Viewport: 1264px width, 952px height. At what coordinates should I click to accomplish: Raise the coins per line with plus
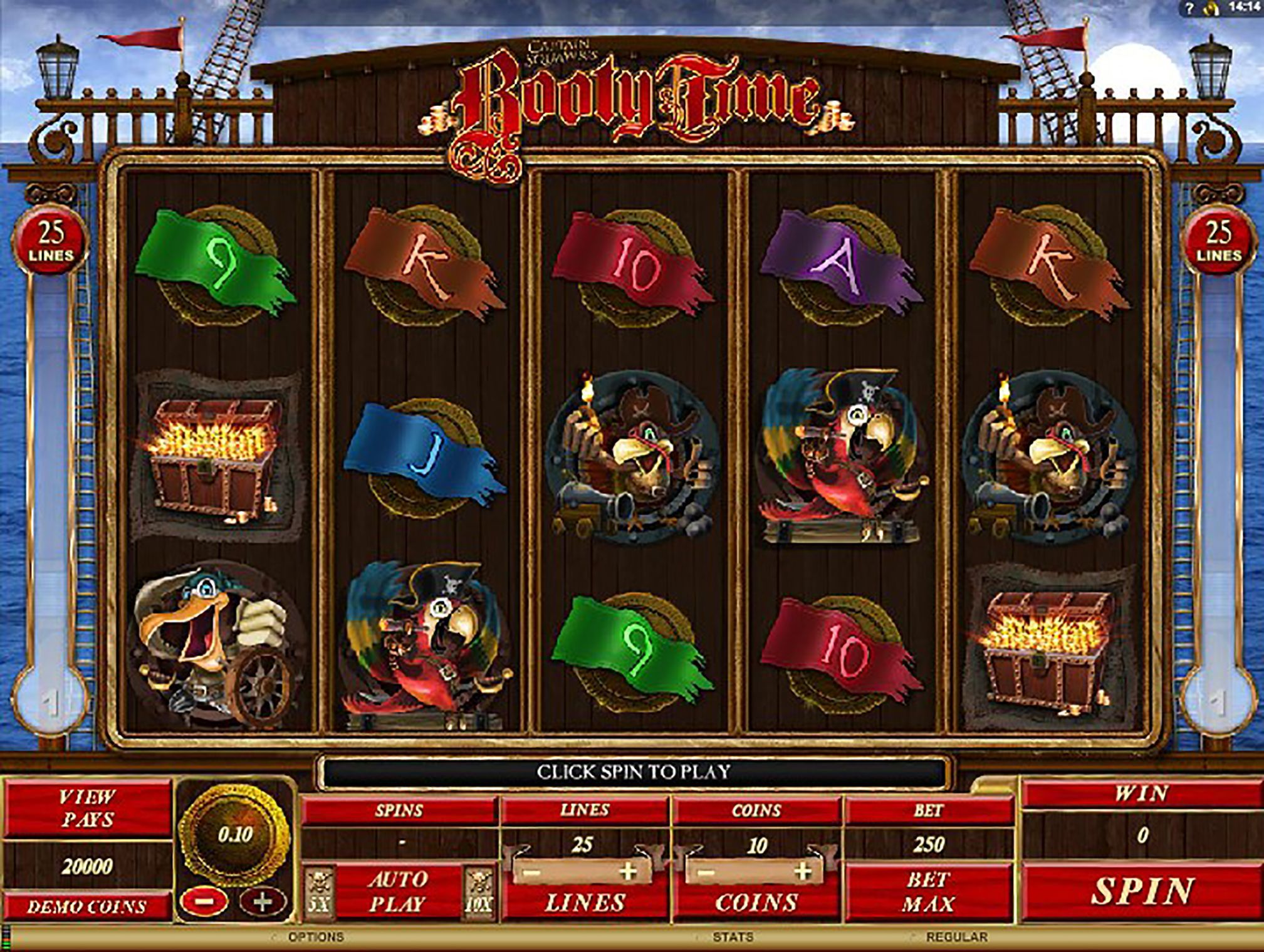803,872
